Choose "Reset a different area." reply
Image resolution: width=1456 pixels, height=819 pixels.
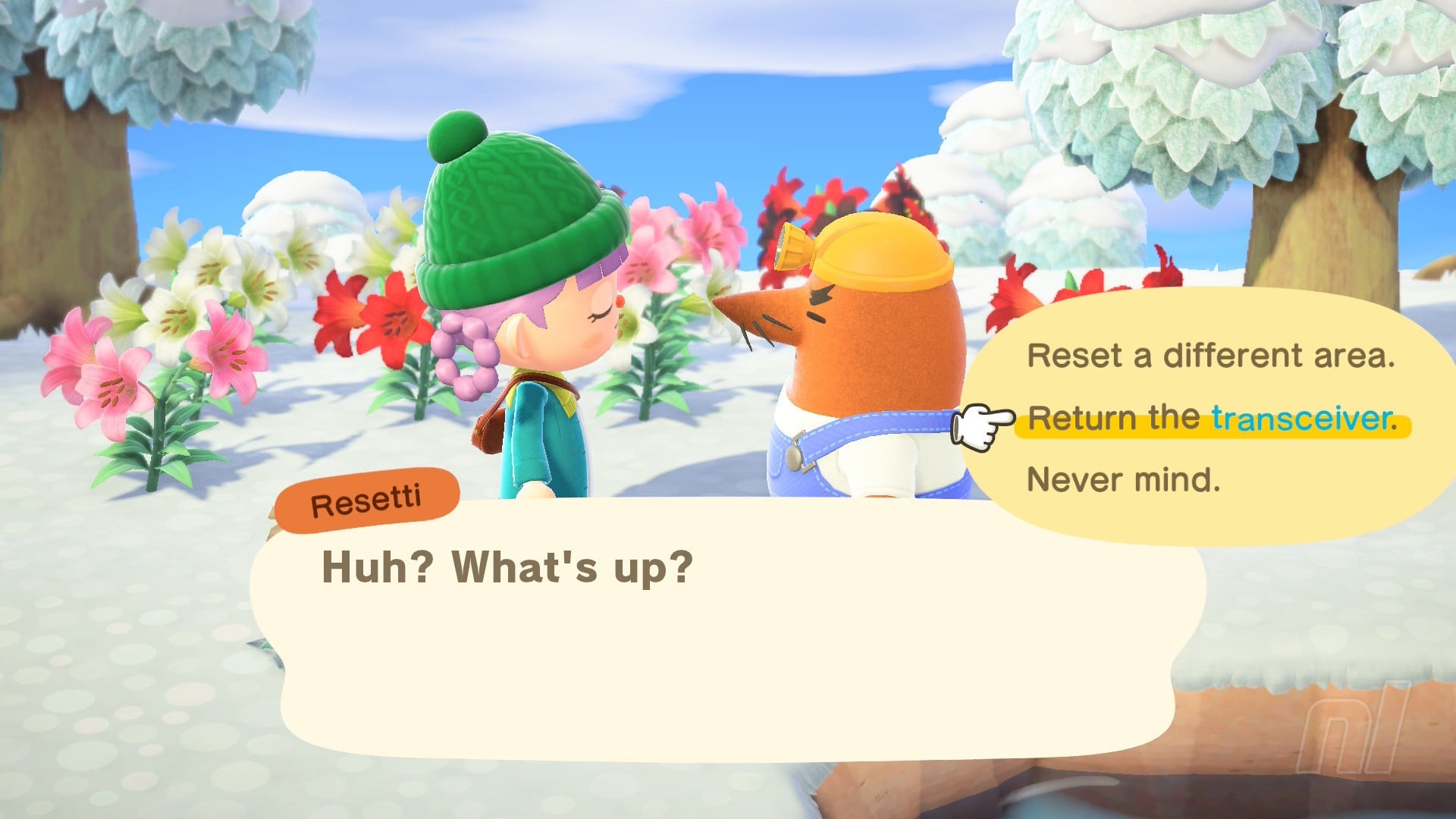click(x=1210, y=356)
